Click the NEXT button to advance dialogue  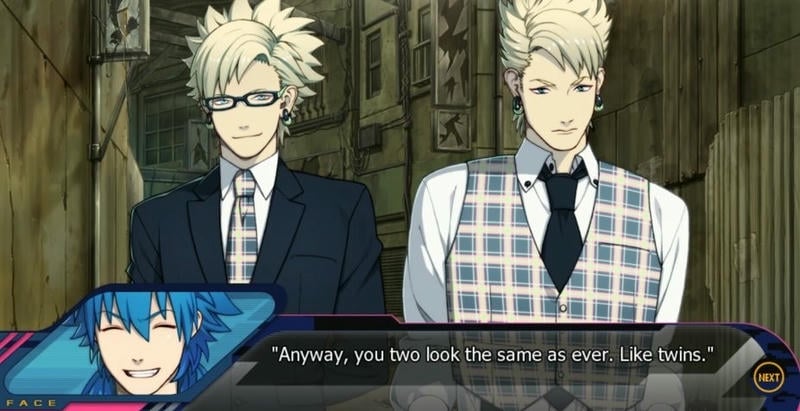coord(768,377)
